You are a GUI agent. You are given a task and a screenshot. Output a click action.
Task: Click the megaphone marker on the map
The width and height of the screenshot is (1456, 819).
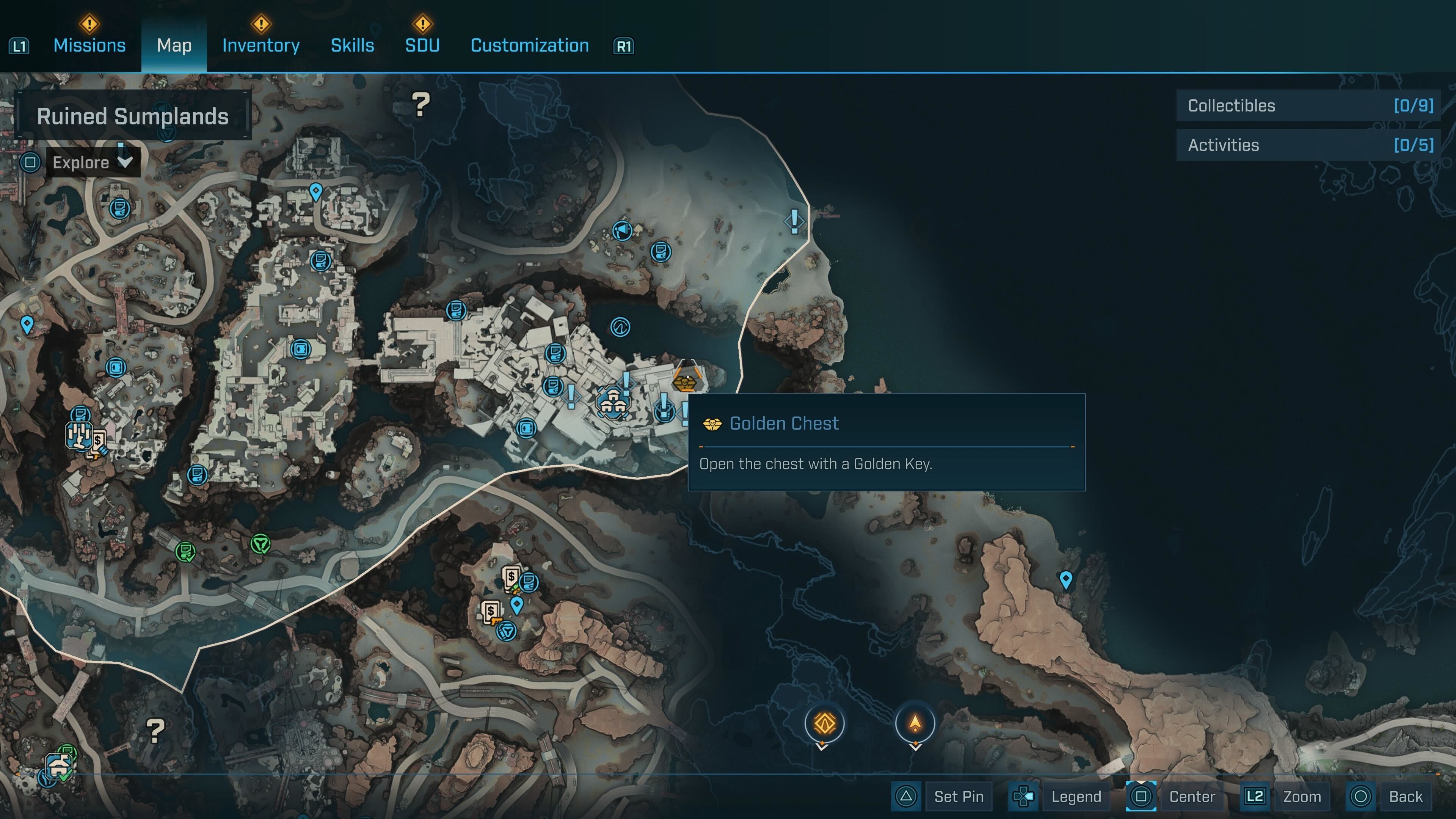coord(622,231)
